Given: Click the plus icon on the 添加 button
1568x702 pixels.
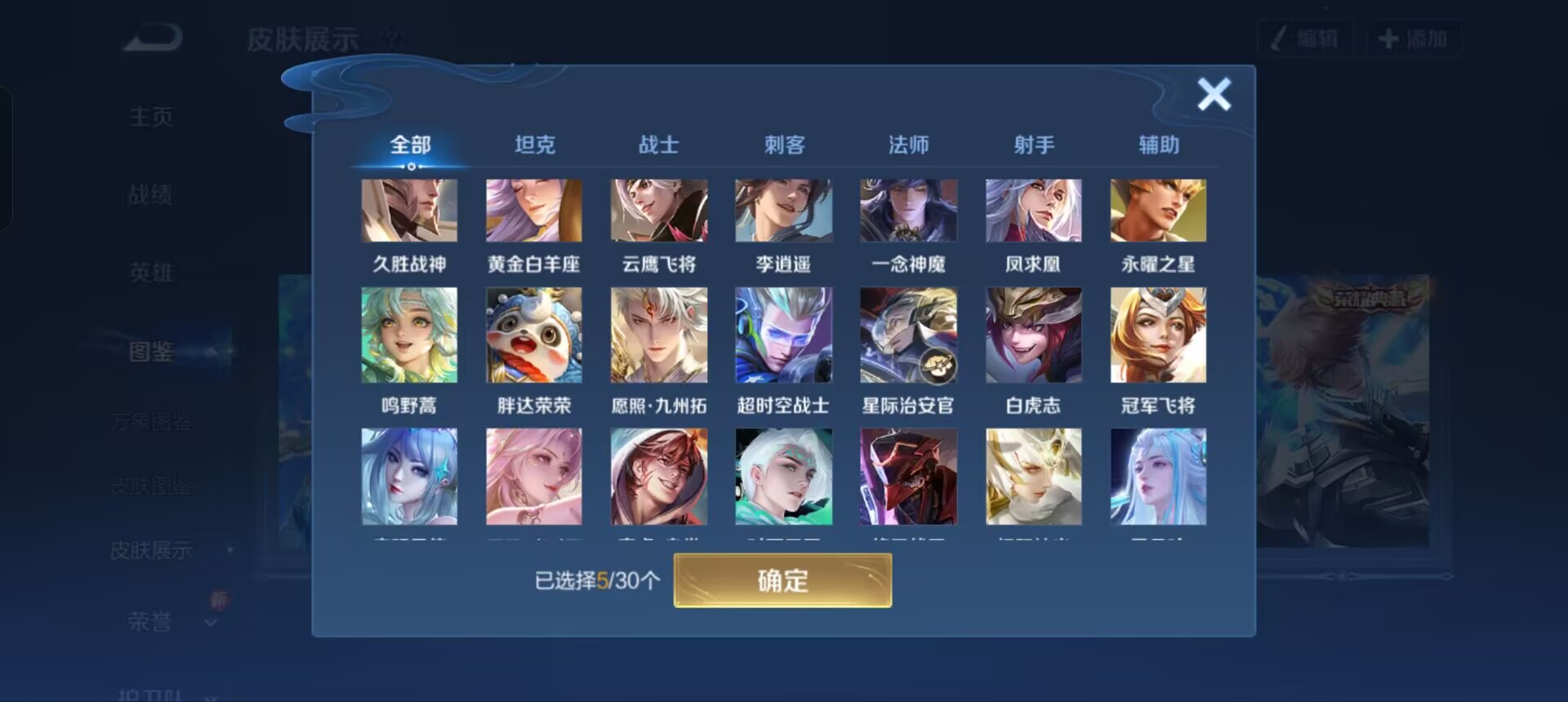Looking at the screenshot, I should (1388, 38).
